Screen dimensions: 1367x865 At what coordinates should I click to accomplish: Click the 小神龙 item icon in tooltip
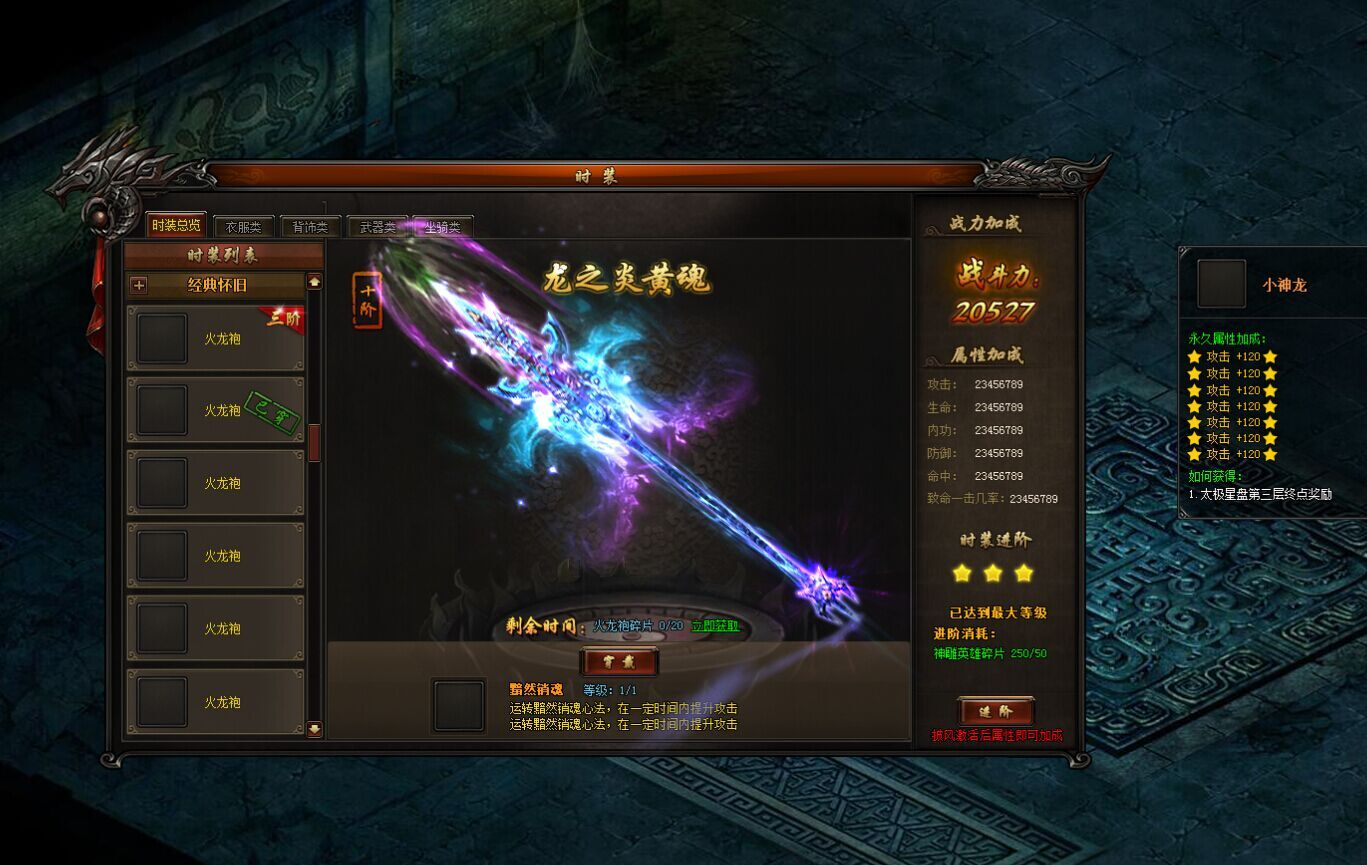click(1221, 284)
